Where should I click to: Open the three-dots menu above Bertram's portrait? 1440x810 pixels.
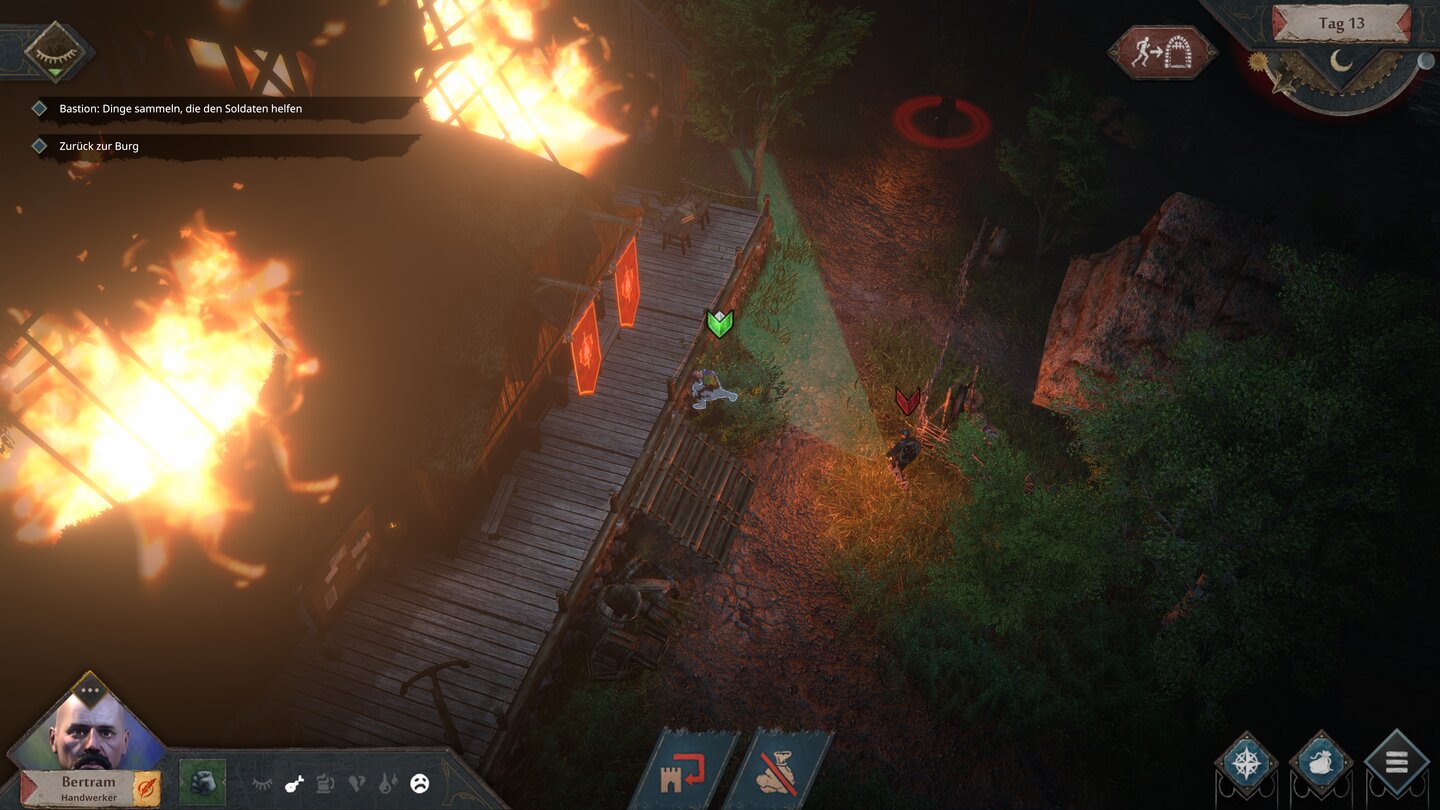(x=90, y=690)
